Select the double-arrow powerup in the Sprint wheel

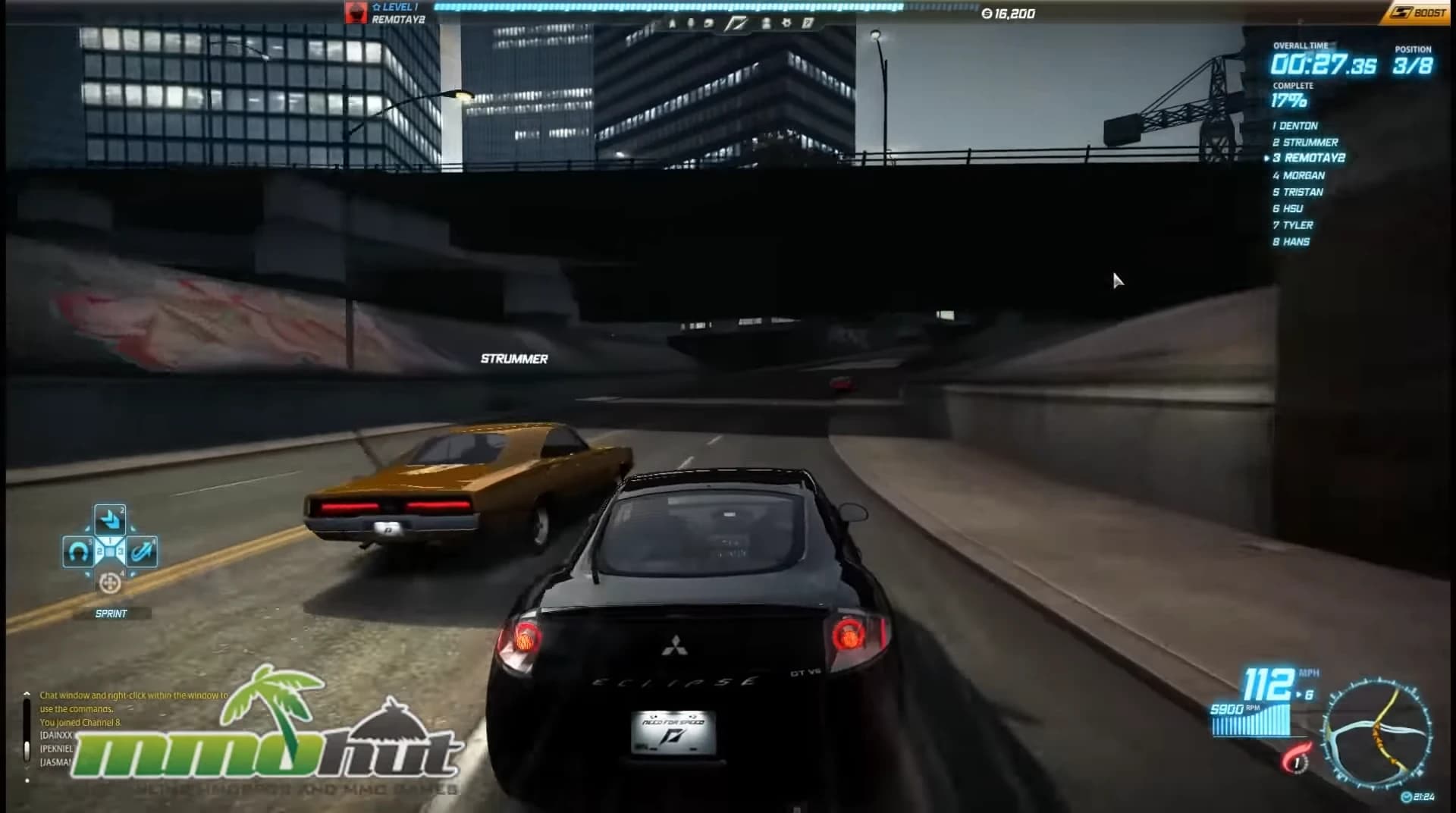click(111, 520)
